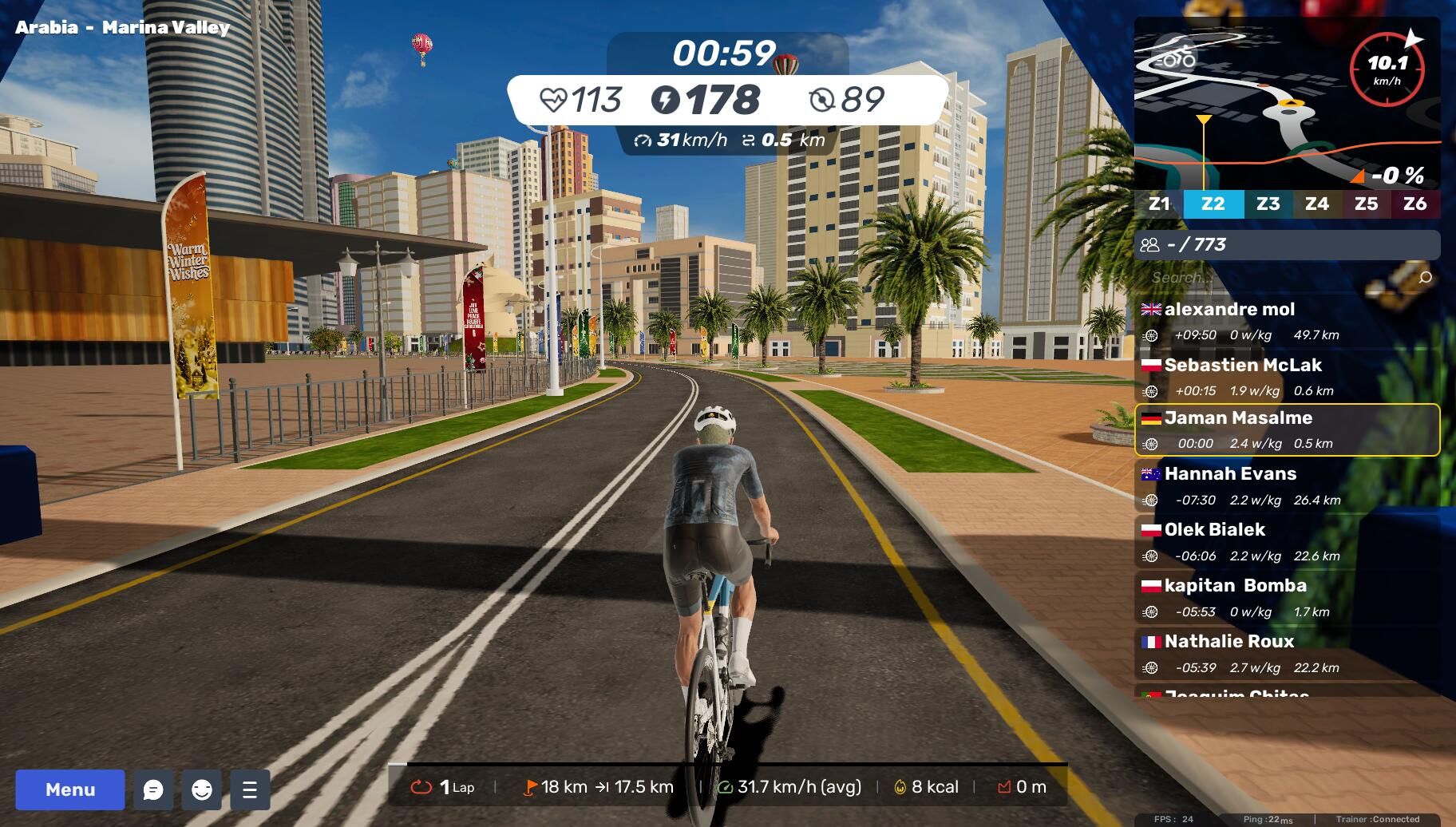The image size is (1456, 827).
Task: Open the Menu button
Action: 70,789
